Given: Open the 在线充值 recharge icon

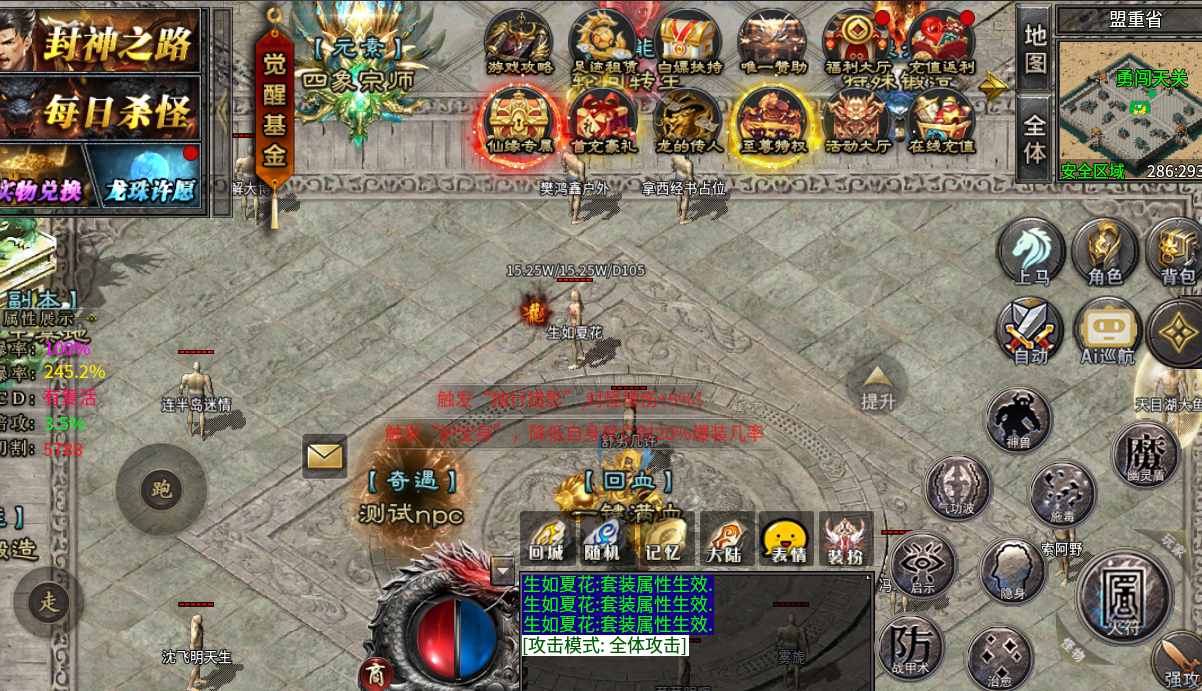Looking at the screenshot, I should click(x=941, y=122).
